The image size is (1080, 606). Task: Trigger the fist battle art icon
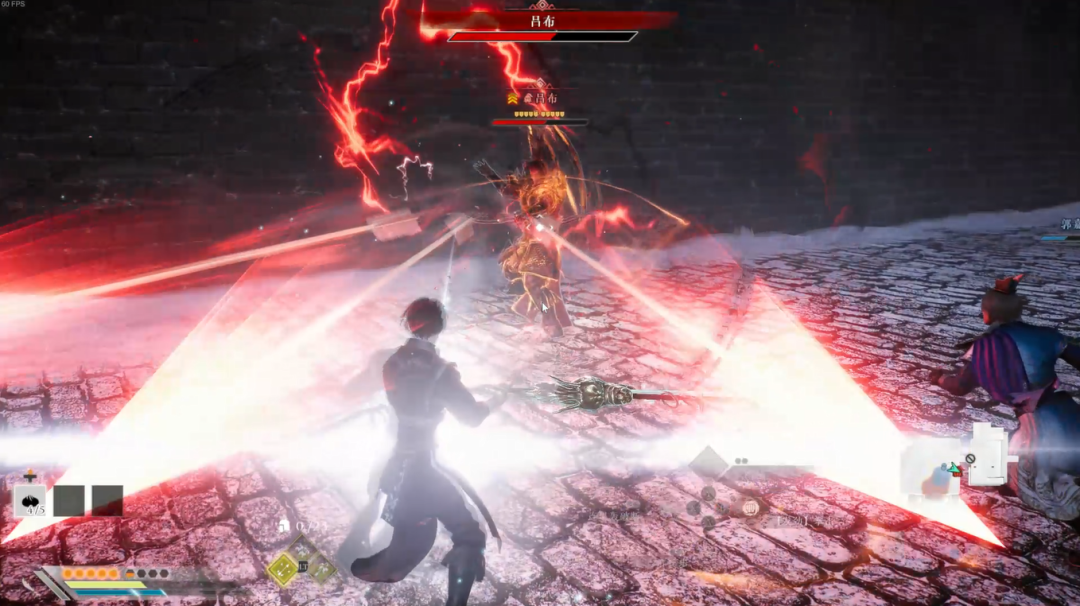click(750, 507)
